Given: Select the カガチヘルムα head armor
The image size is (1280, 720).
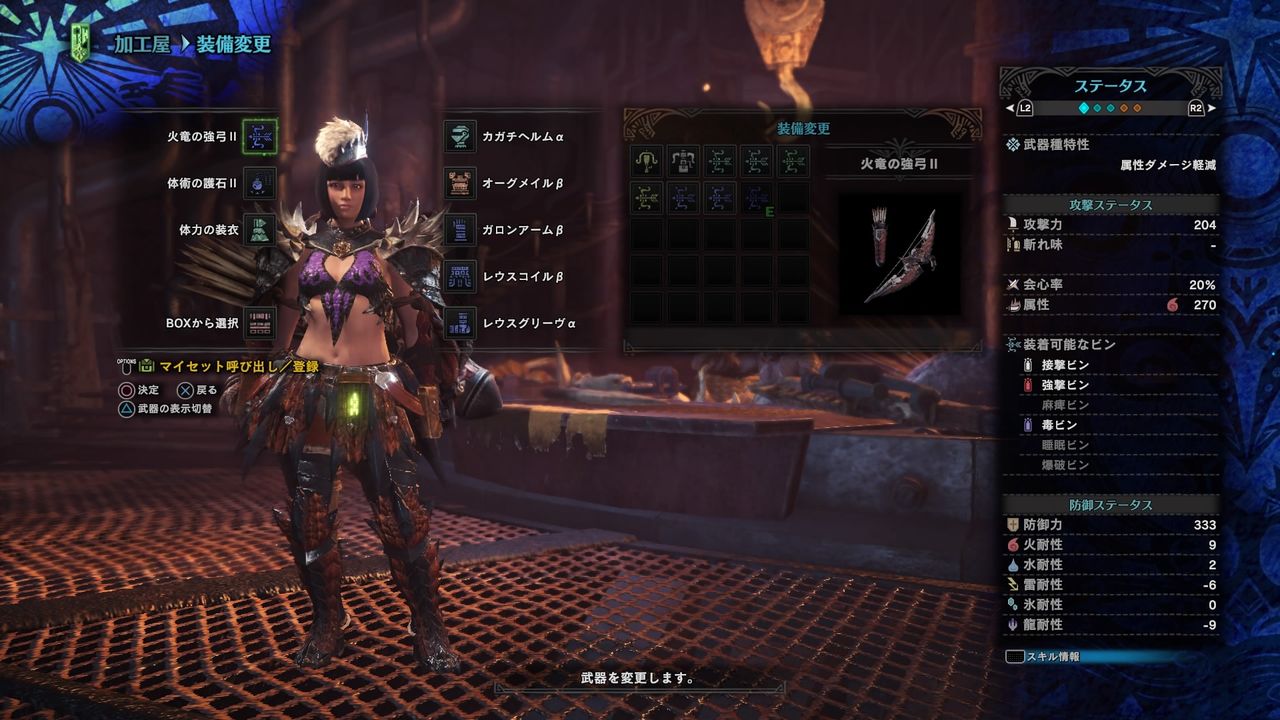Looking at the screenshot, I should click(x=460, y=136).
